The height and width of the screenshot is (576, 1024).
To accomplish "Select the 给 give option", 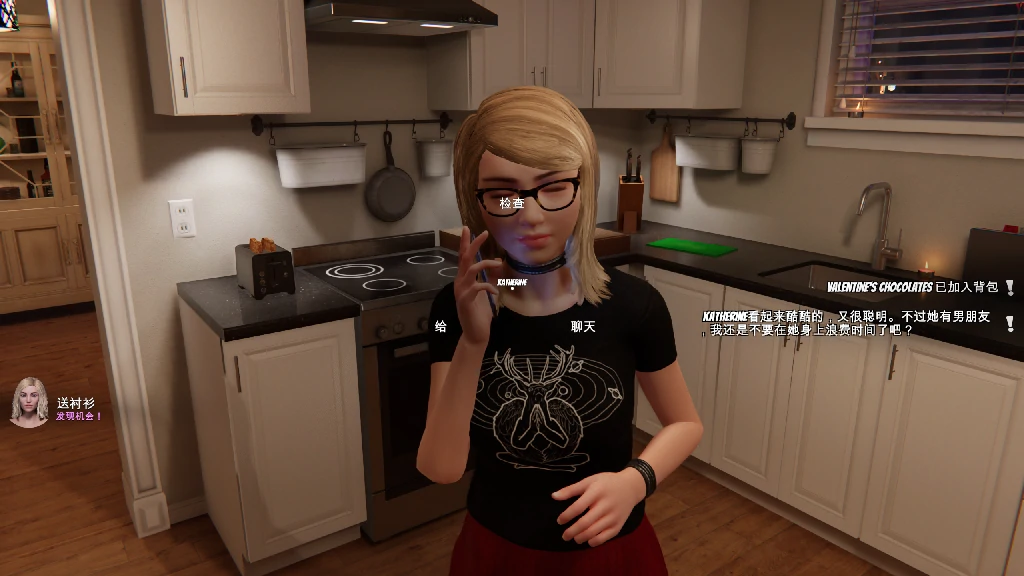I will 441,326.
